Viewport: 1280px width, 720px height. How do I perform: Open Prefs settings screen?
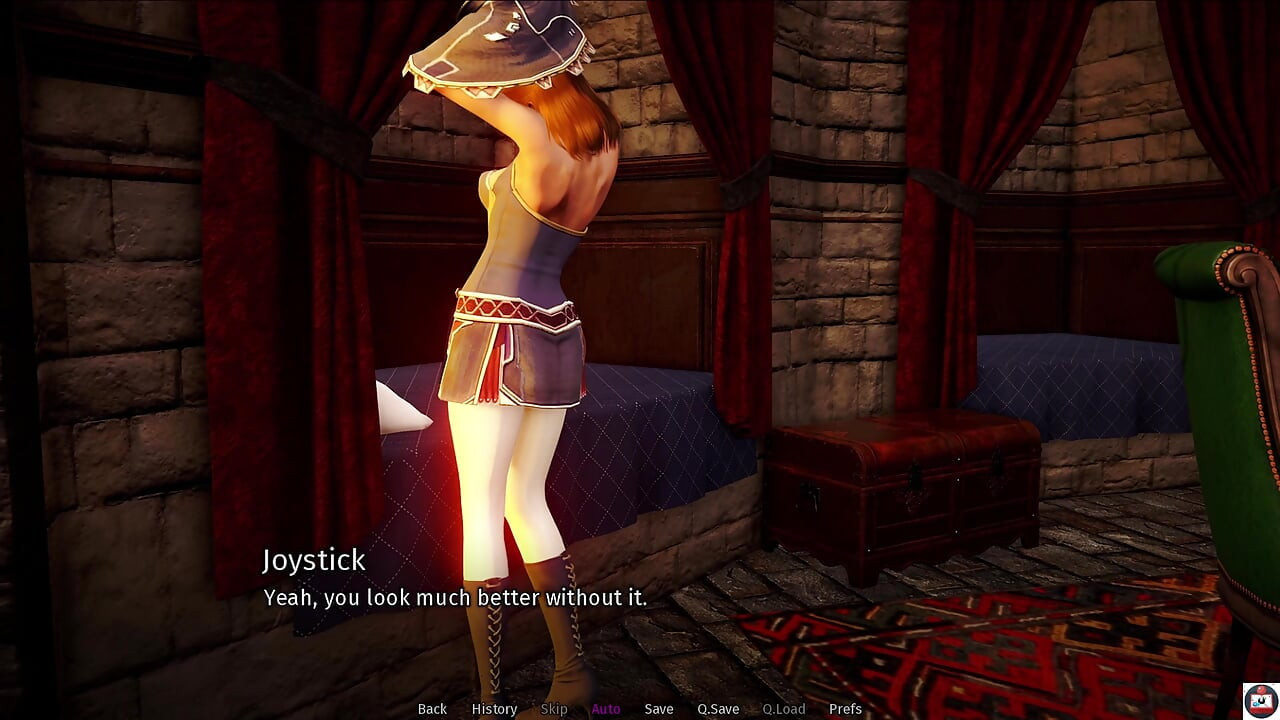pyautogui.click(x=845, y=709)
